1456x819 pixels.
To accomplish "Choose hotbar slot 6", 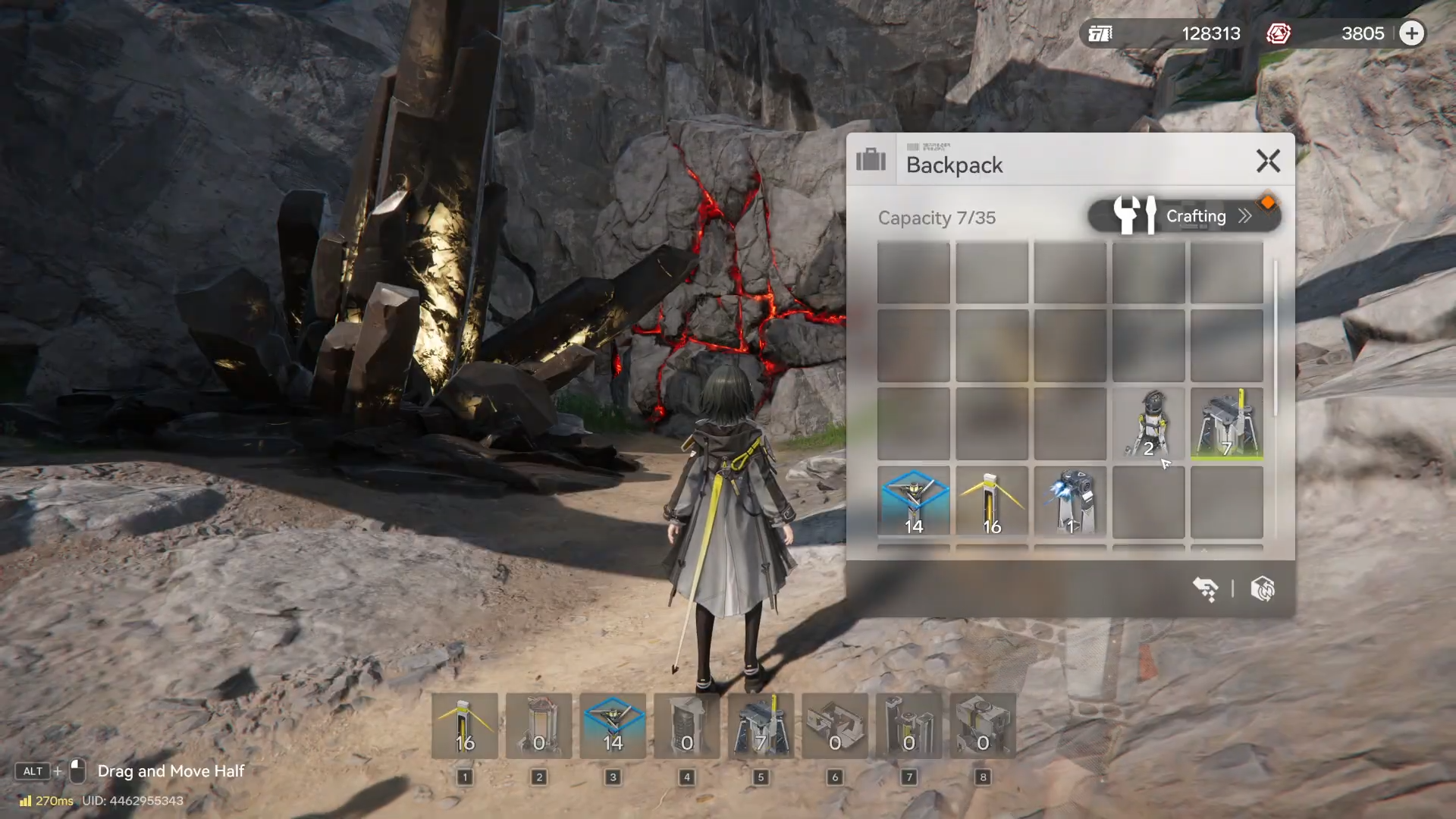I will 835,726.
